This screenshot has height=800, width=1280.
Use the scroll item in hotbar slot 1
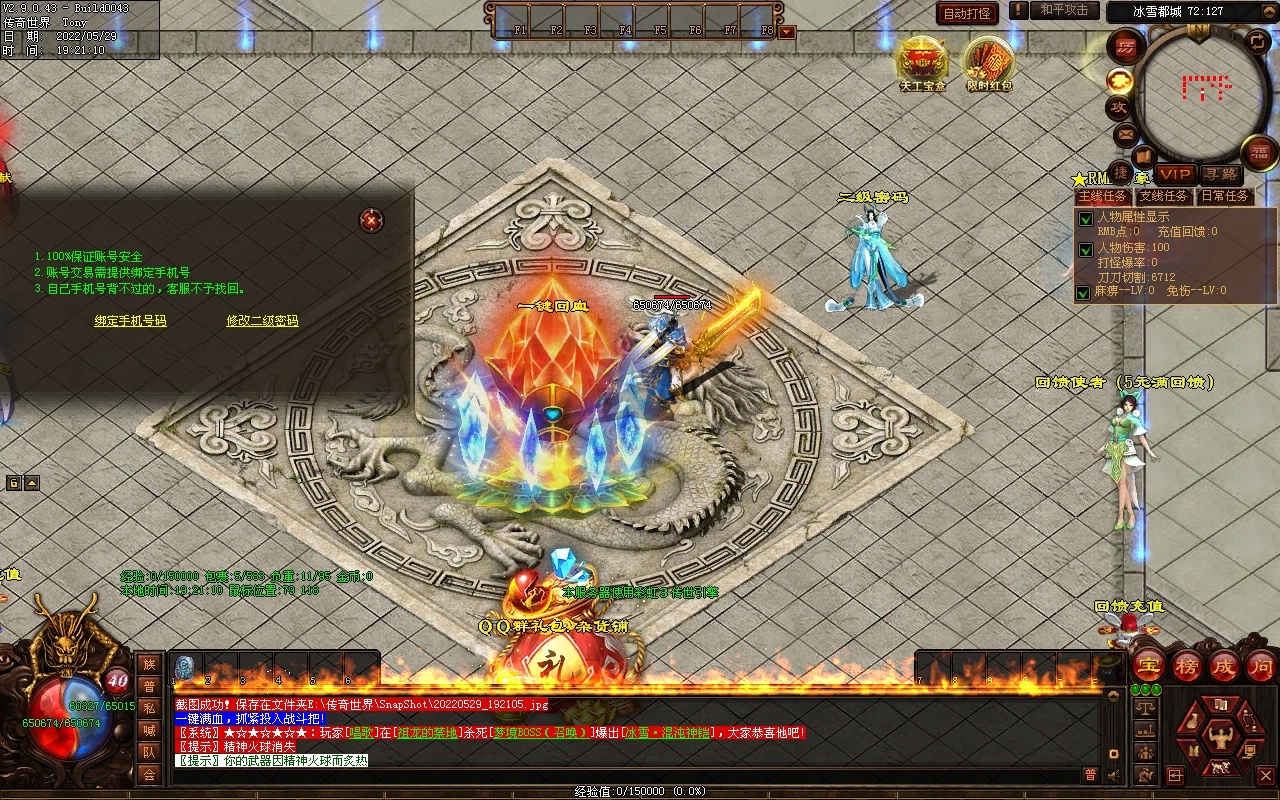click(185, 667)
